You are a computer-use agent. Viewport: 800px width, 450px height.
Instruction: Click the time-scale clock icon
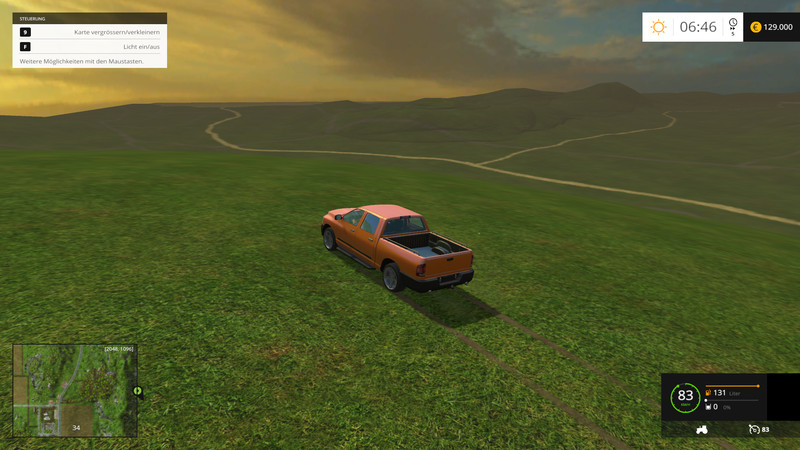[733, 24]
